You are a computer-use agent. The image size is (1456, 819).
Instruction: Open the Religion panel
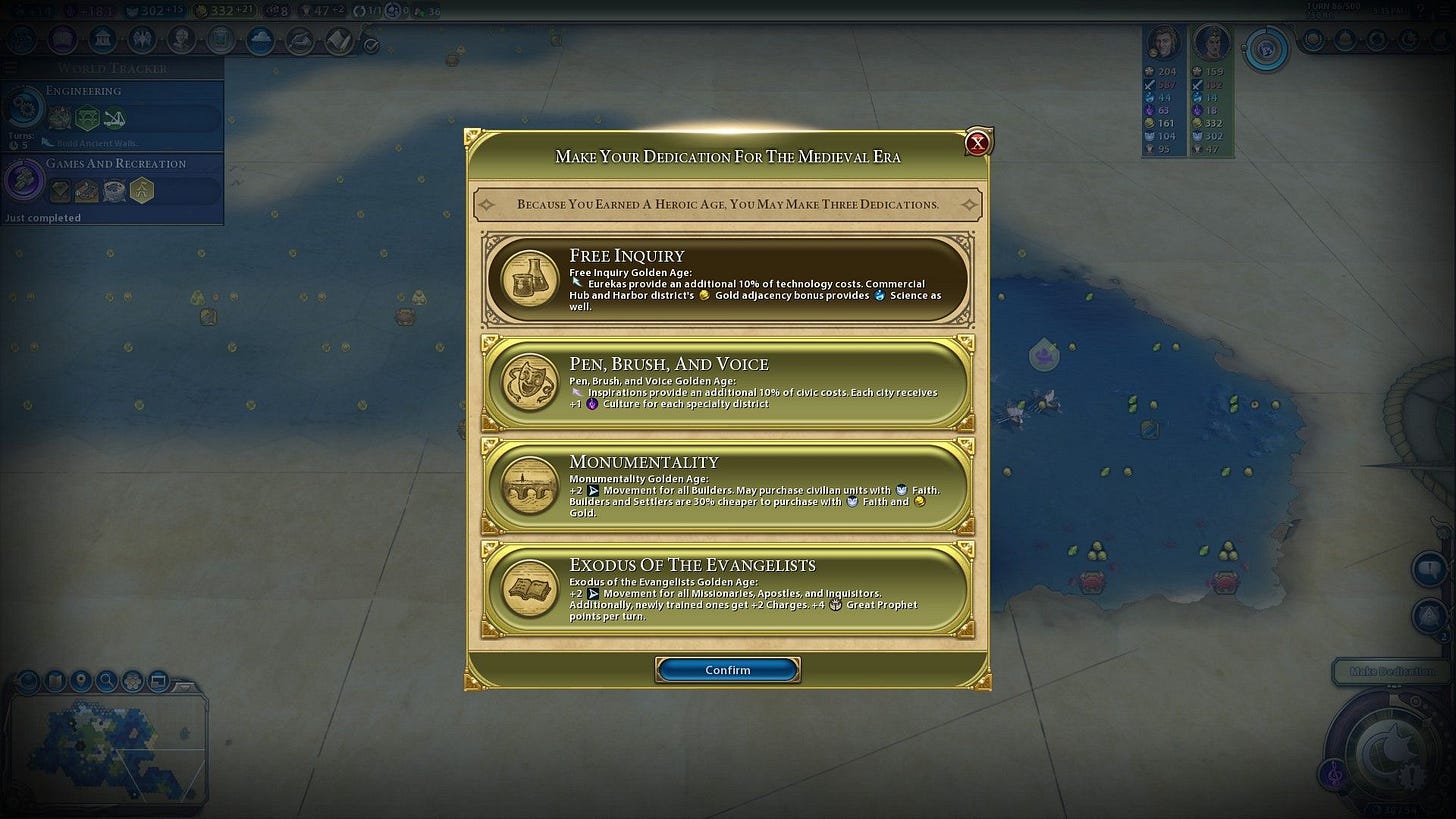pyautogui.click(x=142, y=39)
